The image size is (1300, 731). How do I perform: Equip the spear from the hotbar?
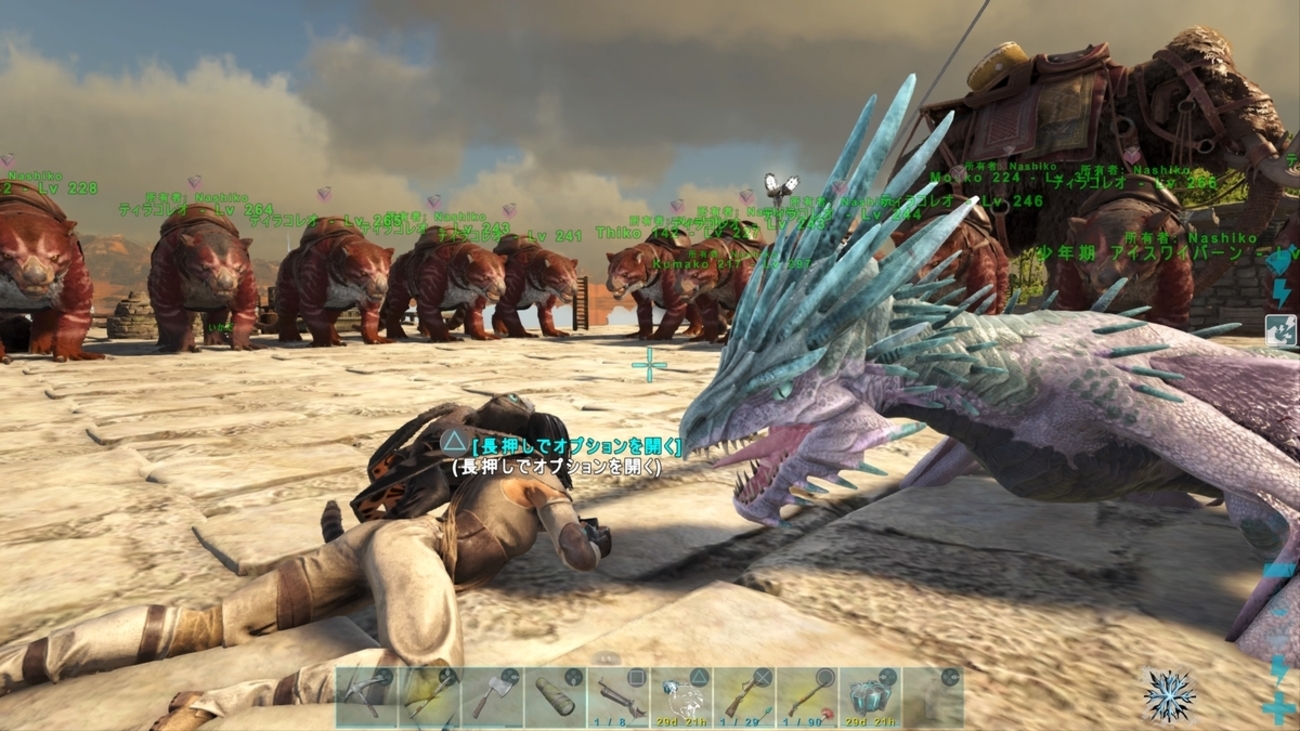pos(429,697)
